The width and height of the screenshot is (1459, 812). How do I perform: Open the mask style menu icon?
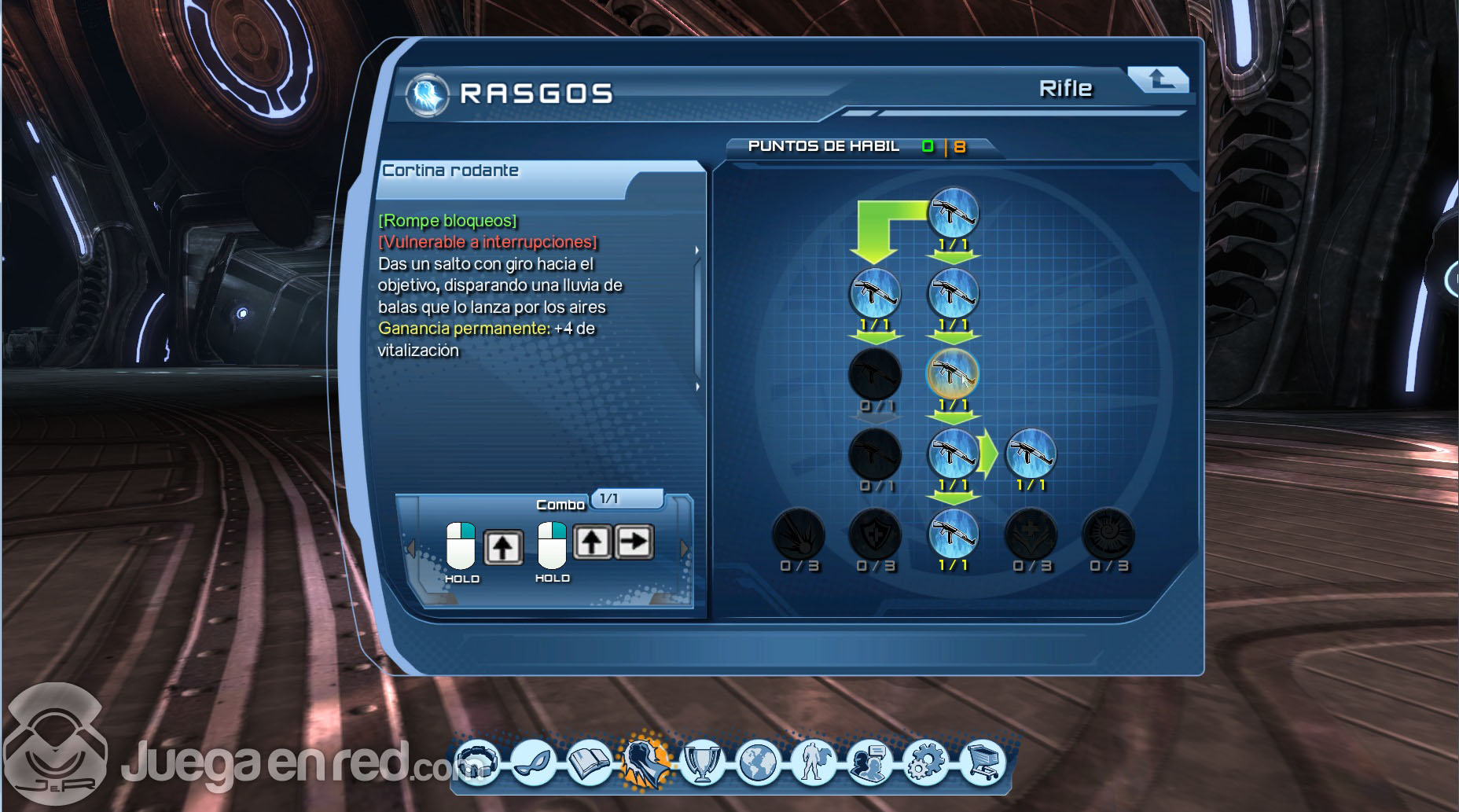(x=534, y=762)
